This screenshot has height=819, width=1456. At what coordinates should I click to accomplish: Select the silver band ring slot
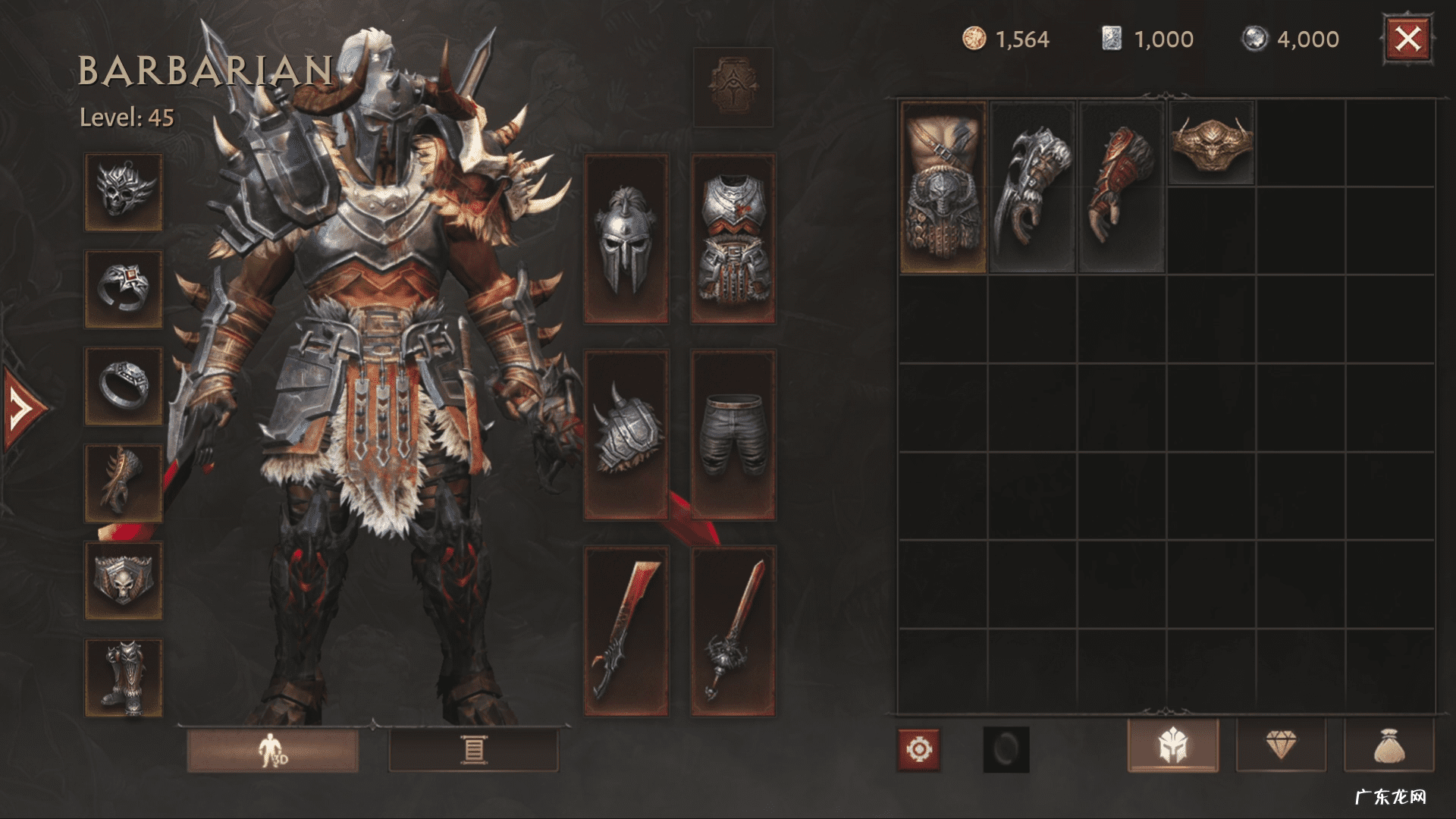coord(124,385)
